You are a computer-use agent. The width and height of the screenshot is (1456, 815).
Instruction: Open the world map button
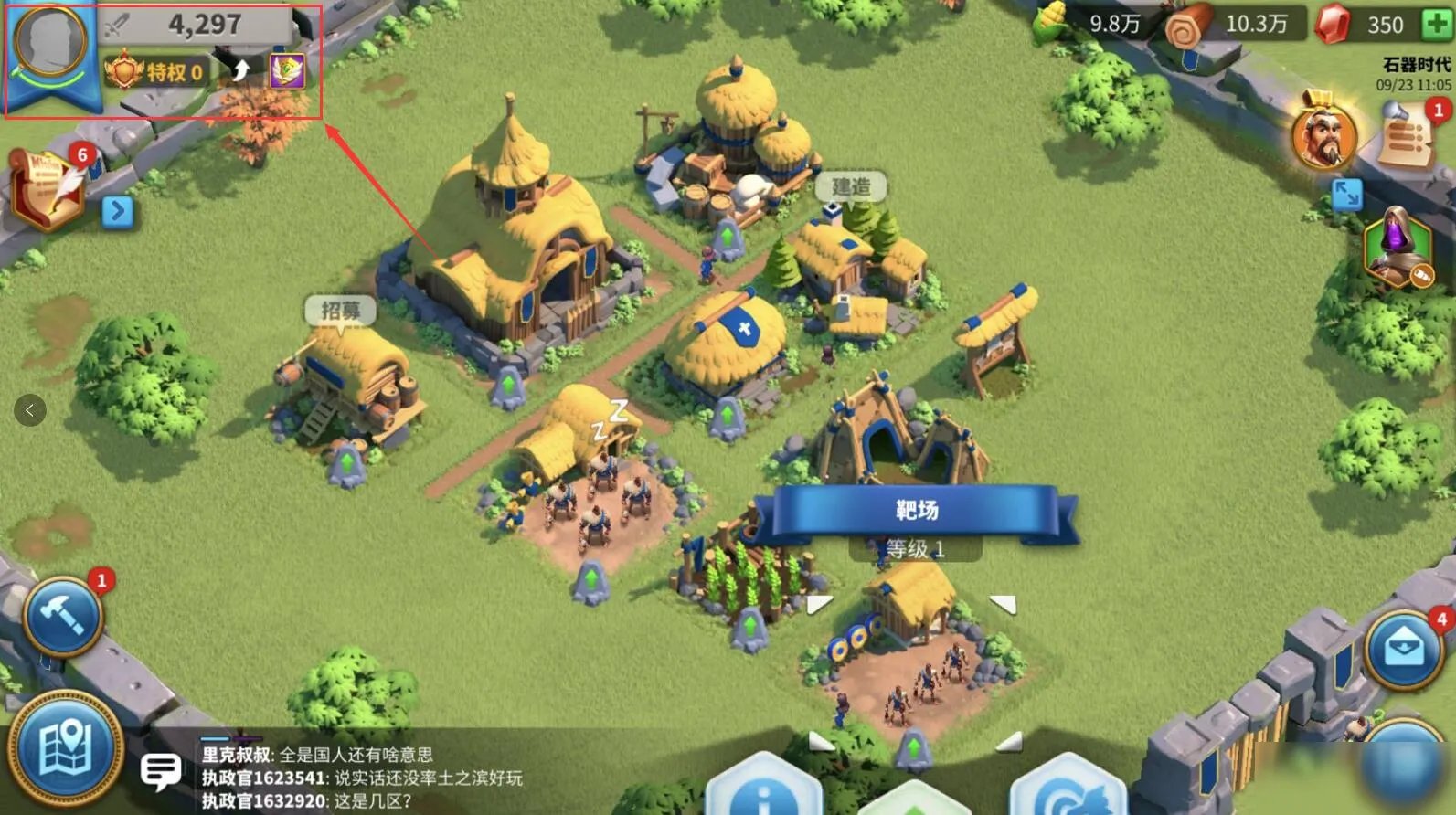pos(65,747)
